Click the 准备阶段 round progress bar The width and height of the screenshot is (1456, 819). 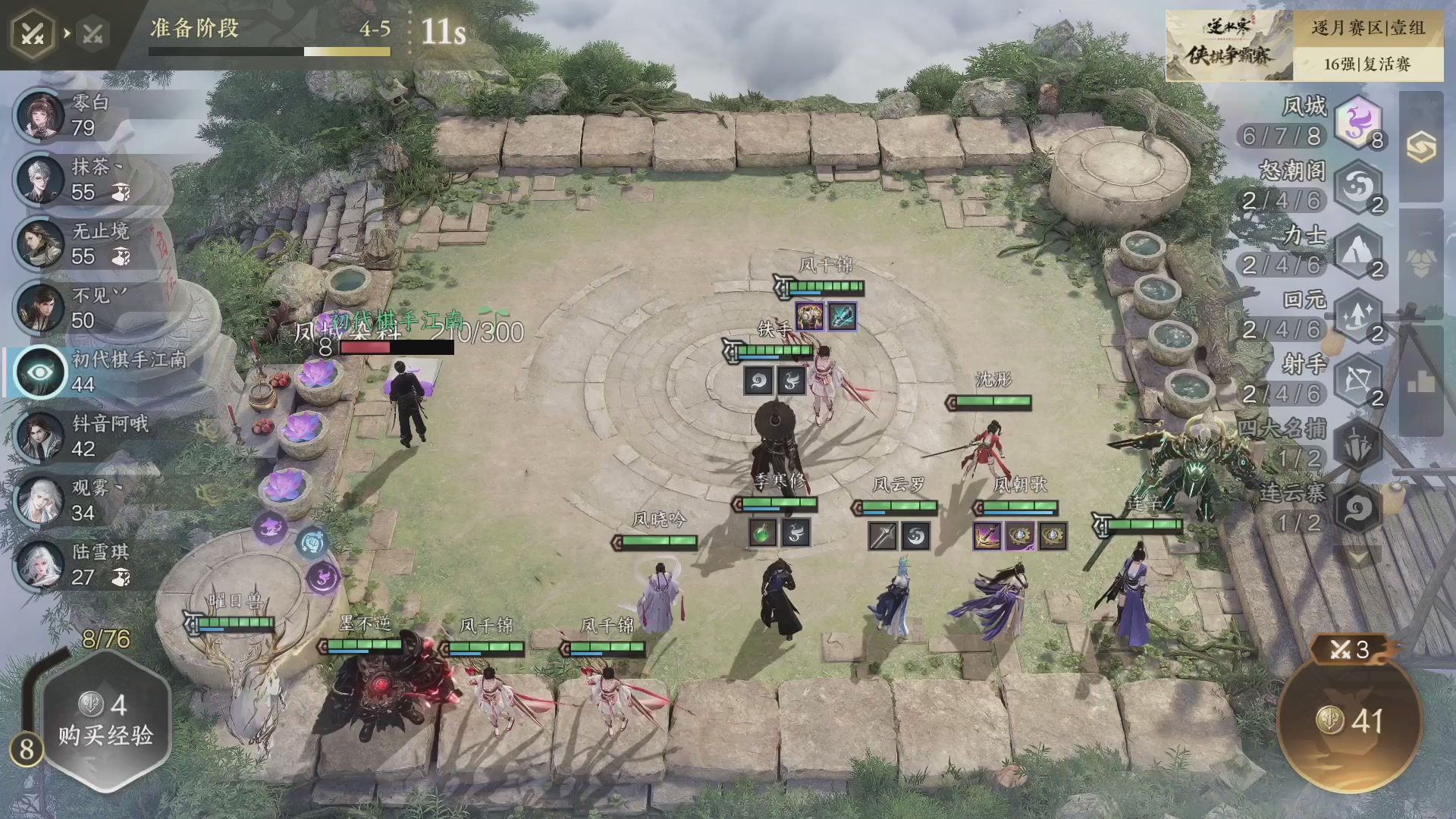click(x=269, y=51)
